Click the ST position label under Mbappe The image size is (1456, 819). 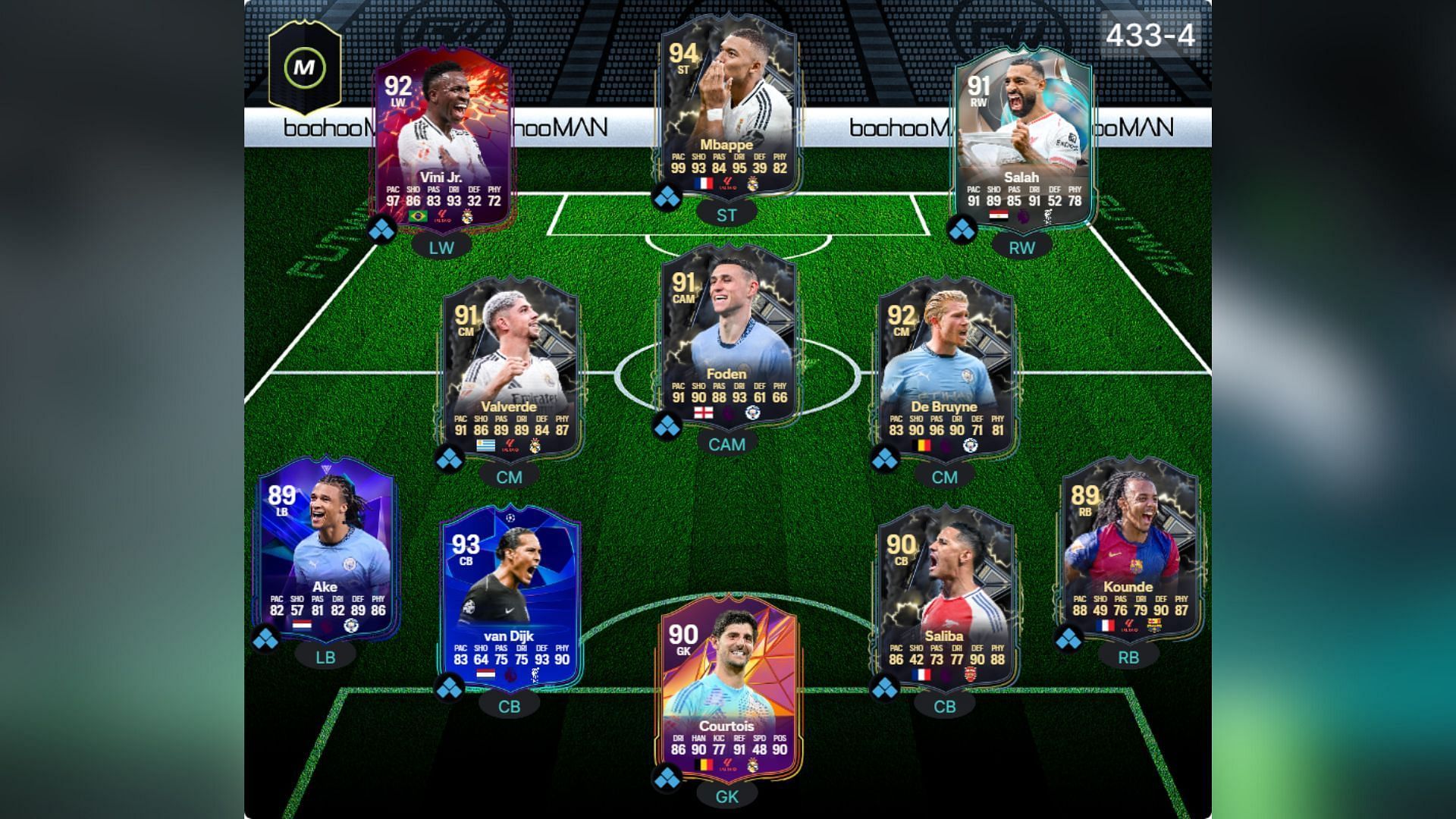click(726, 215)
